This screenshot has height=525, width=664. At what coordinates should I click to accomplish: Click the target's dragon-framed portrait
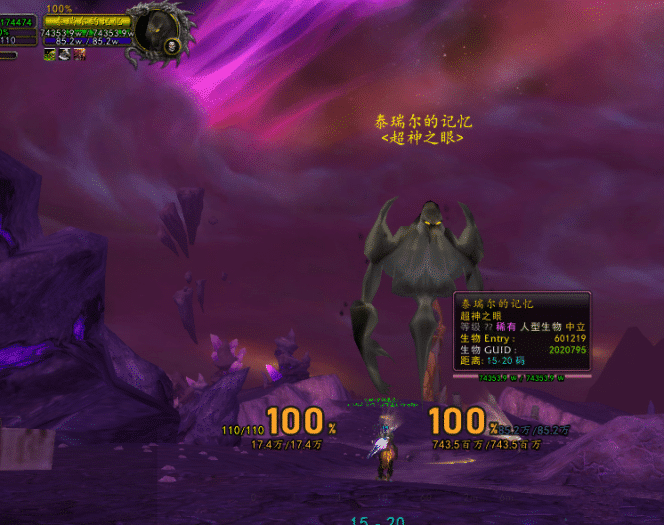point(157,28)
